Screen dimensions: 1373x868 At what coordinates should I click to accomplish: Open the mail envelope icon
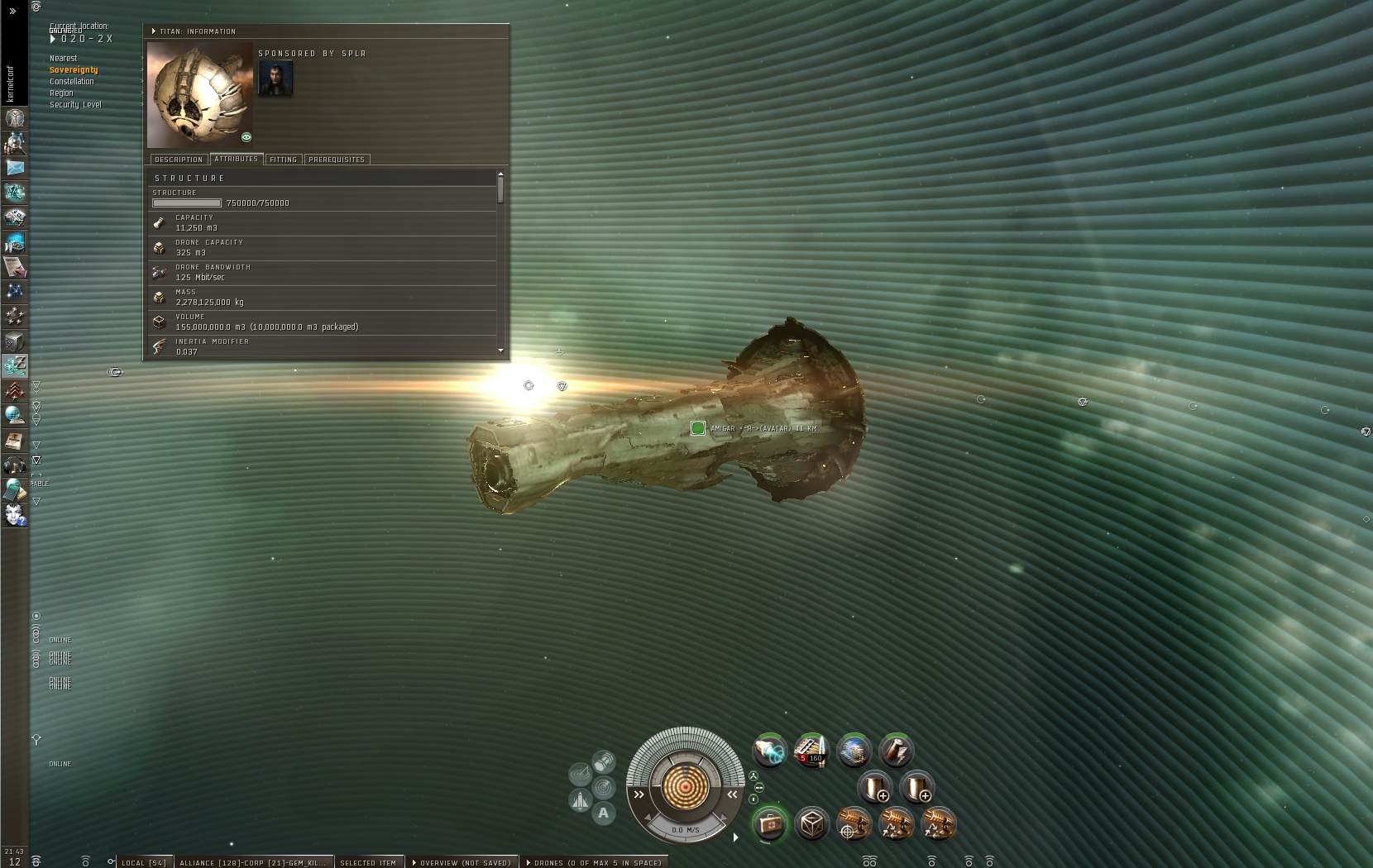coord(15,168)
